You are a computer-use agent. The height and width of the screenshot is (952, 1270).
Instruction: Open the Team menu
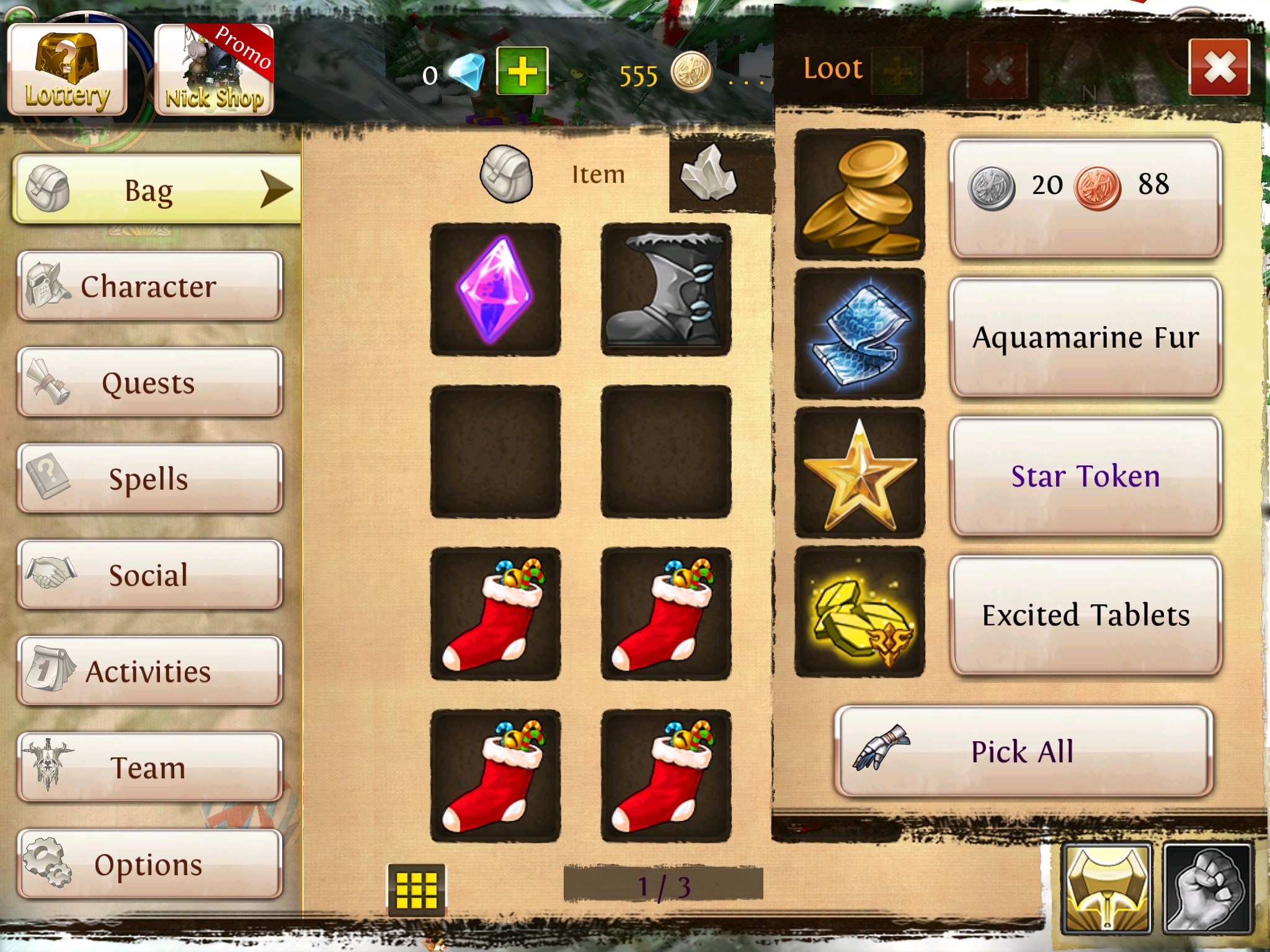click(149, 767)
